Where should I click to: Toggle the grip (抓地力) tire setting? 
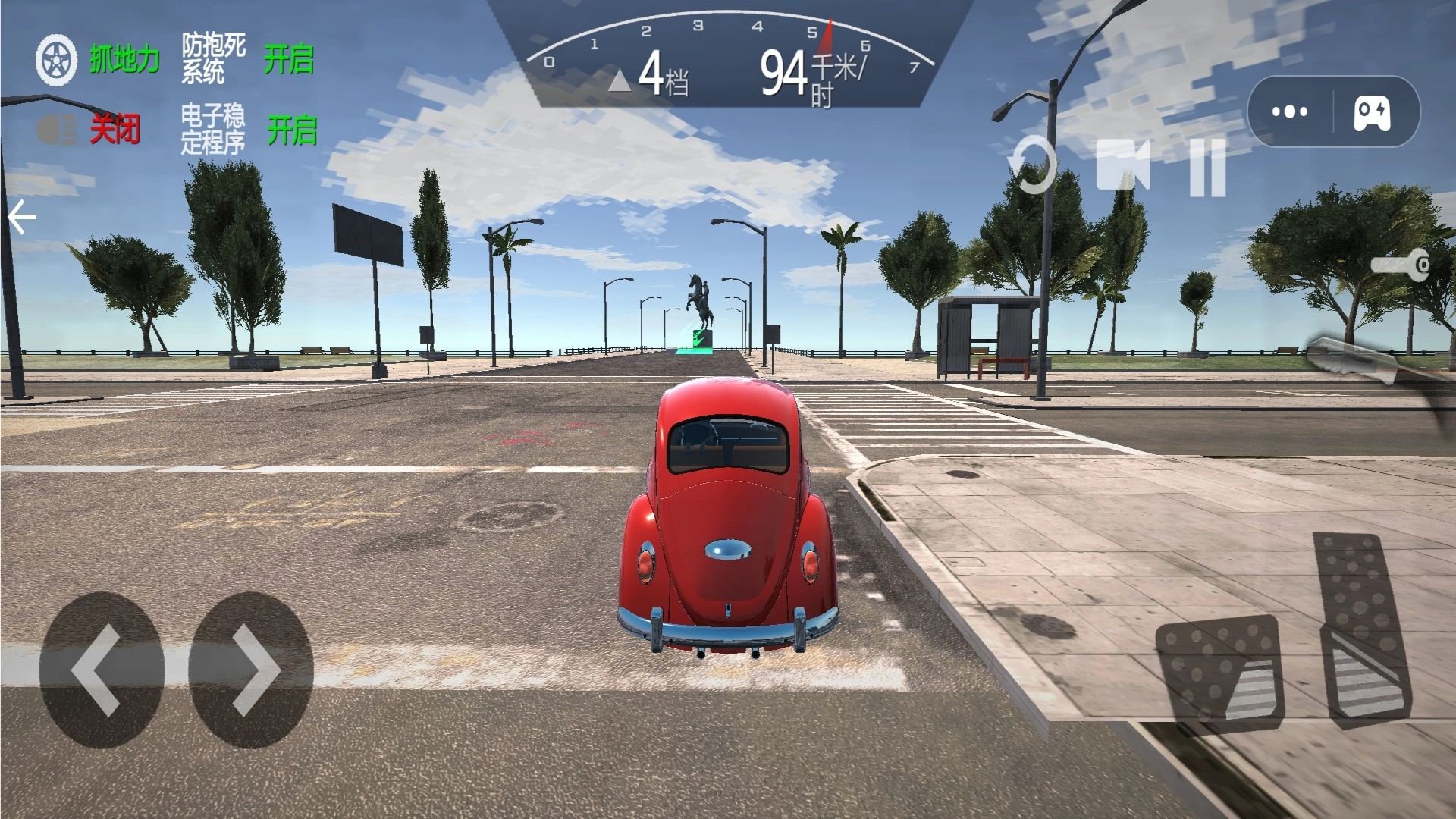click(x=99, y=60)
